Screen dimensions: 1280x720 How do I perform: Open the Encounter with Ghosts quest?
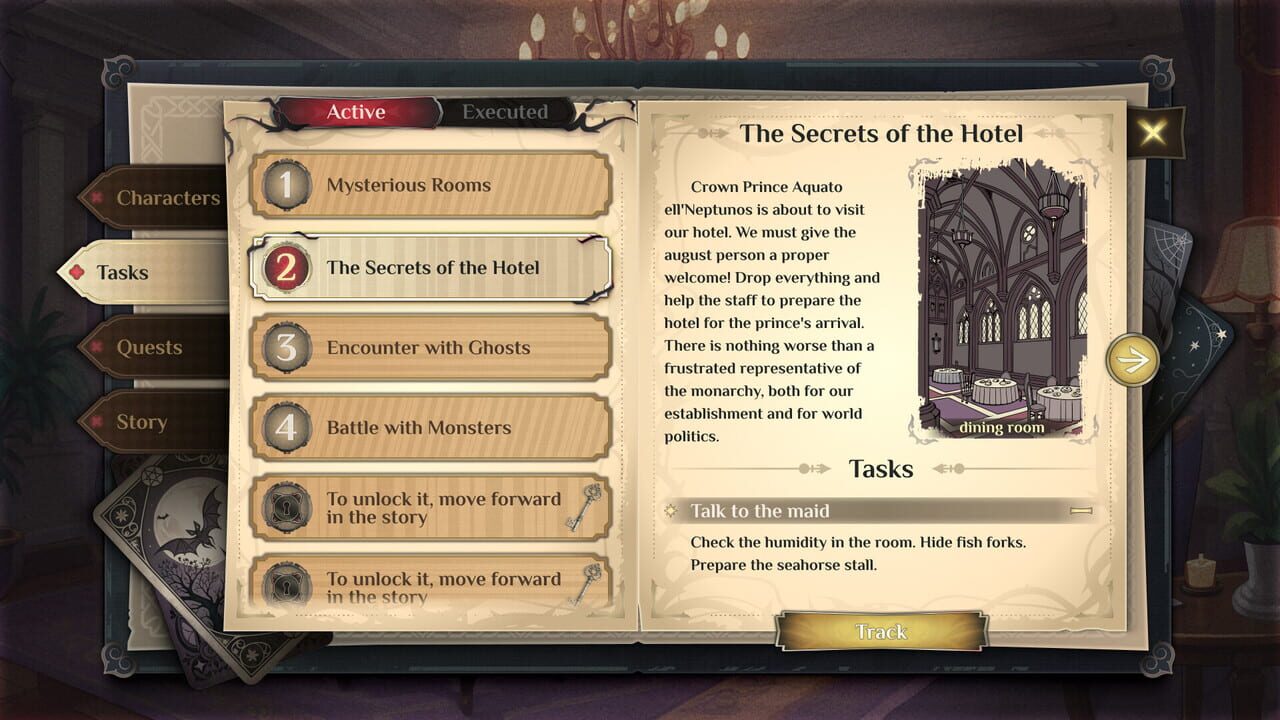point(430,348)
